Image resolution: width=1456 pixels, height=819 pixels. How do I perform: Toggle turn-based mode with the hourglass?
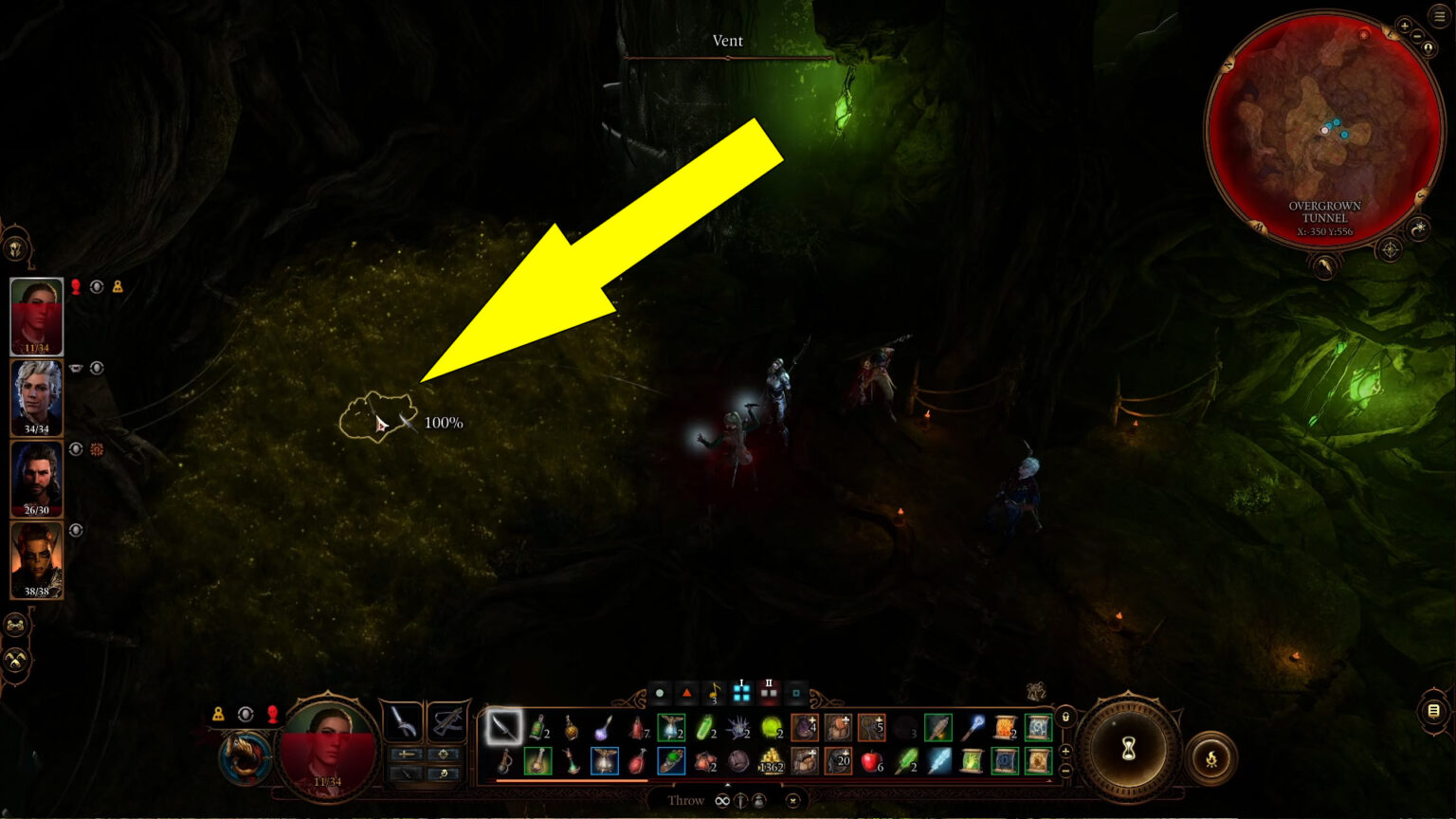1128,749
